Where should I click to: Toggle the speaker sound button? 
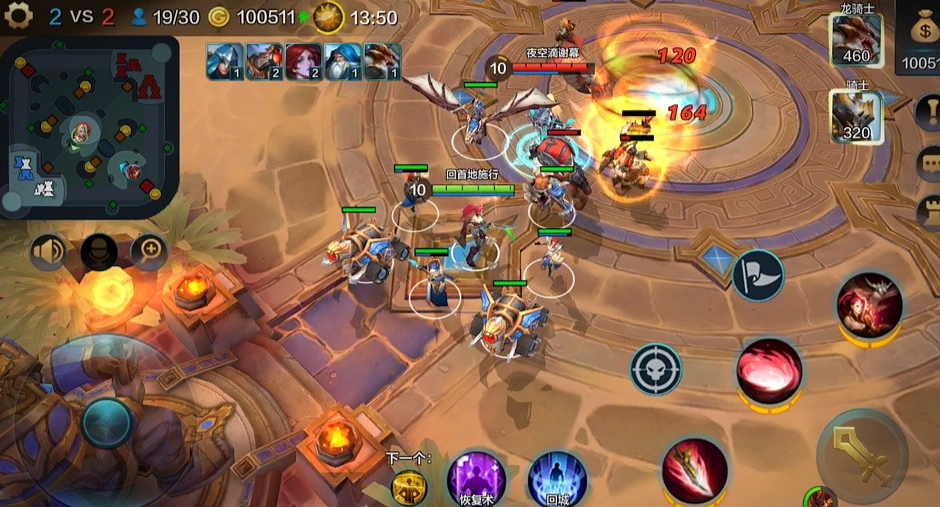coord(48,250)
